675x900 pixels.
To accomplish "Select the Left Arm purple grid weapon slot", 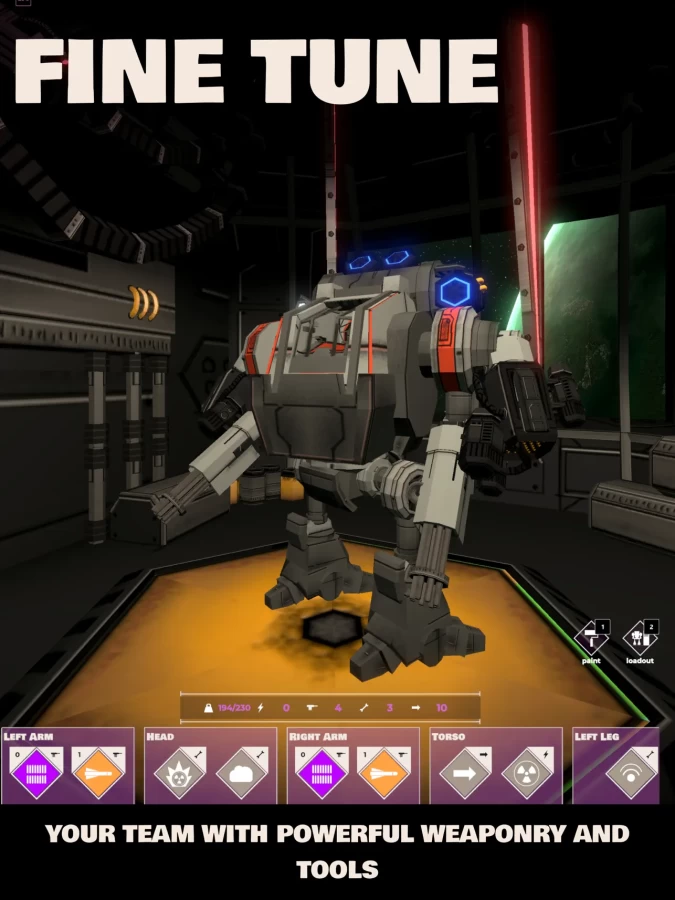I will coord(35,773).
